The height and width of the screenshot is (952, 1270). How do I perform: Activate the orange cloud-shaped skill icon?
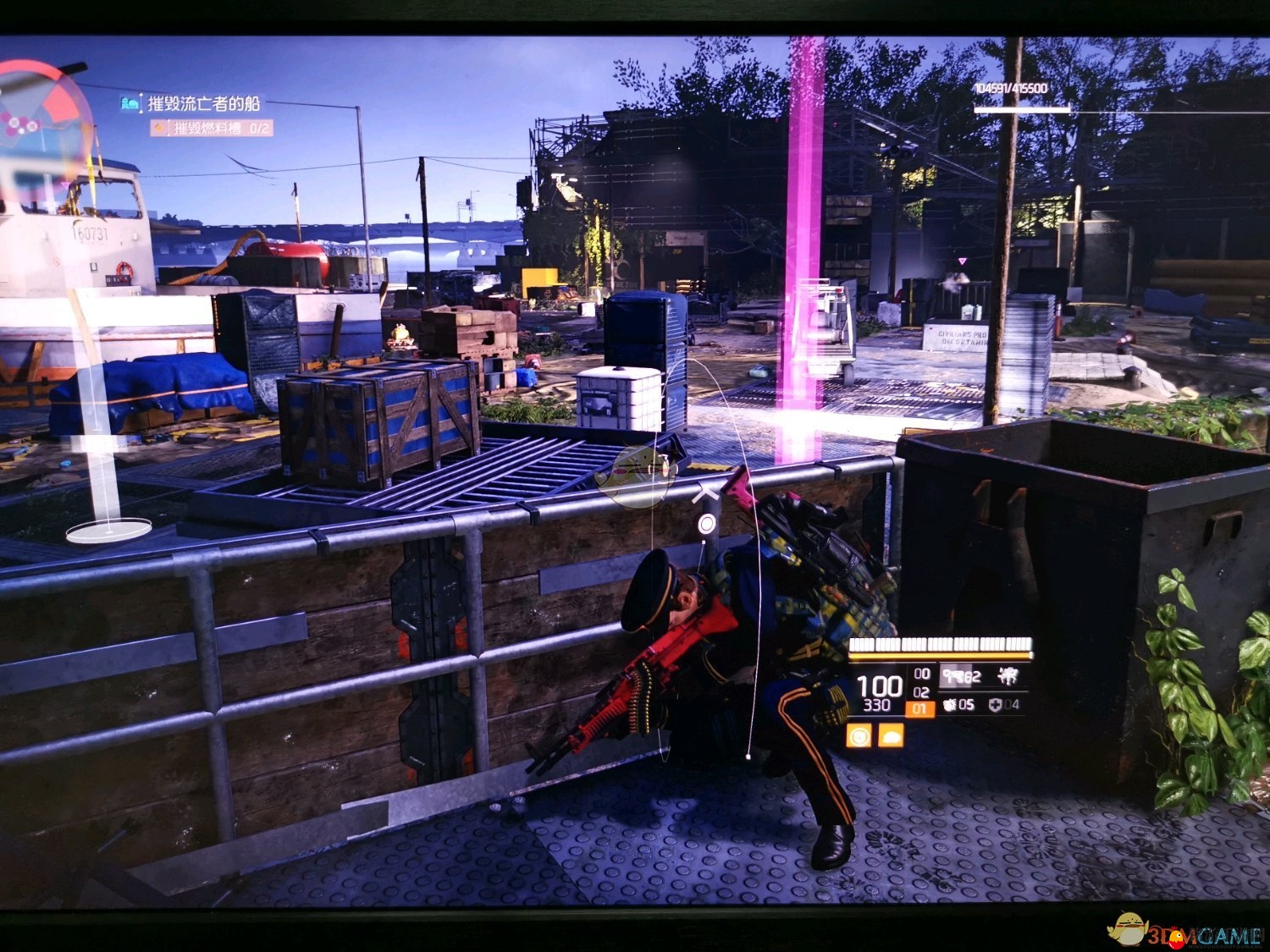pyautogui.click(x=891, y=735)
